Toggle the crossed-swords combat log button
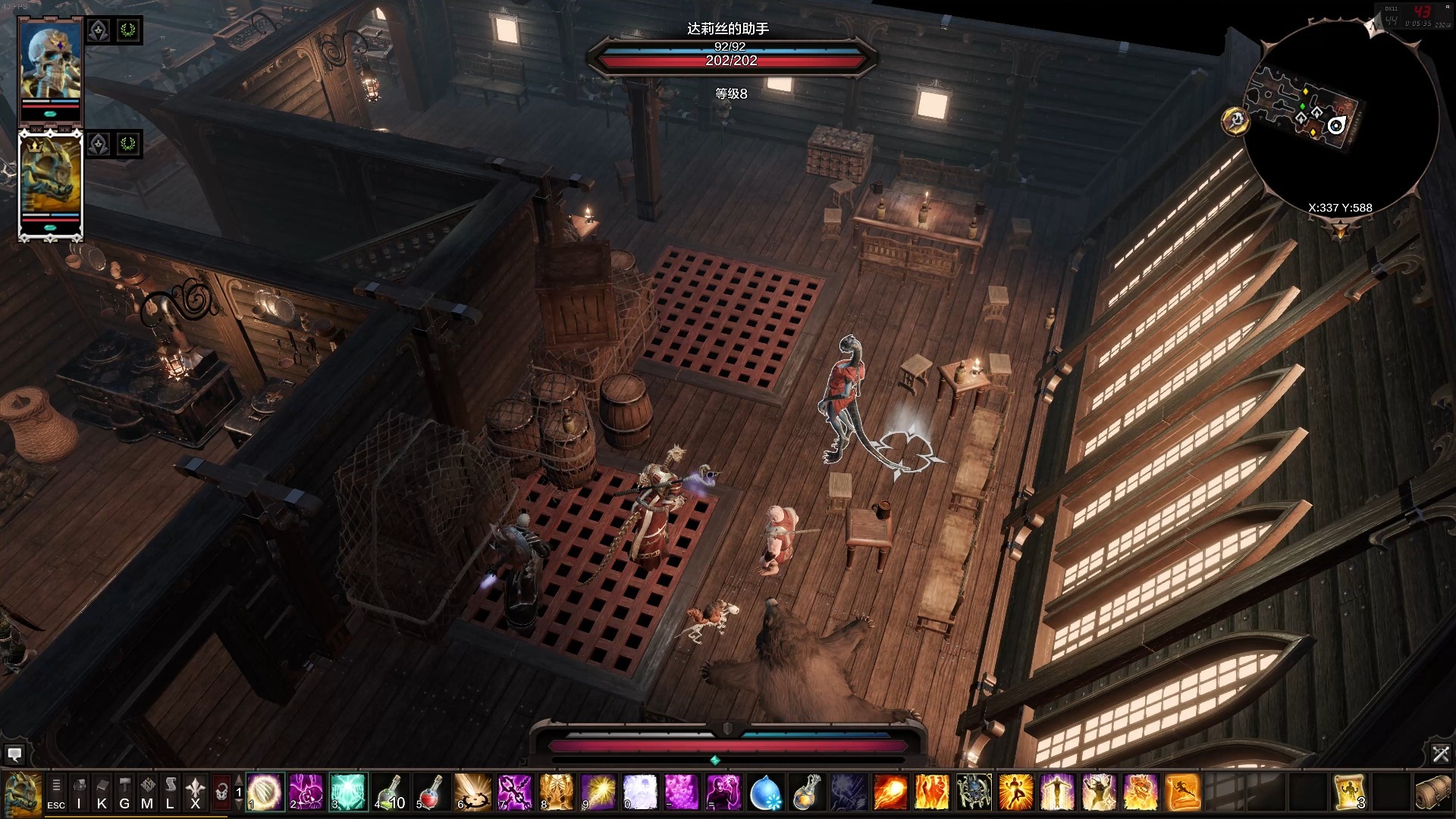This screenshot has height=819, width=1456. pos(1441,754)
